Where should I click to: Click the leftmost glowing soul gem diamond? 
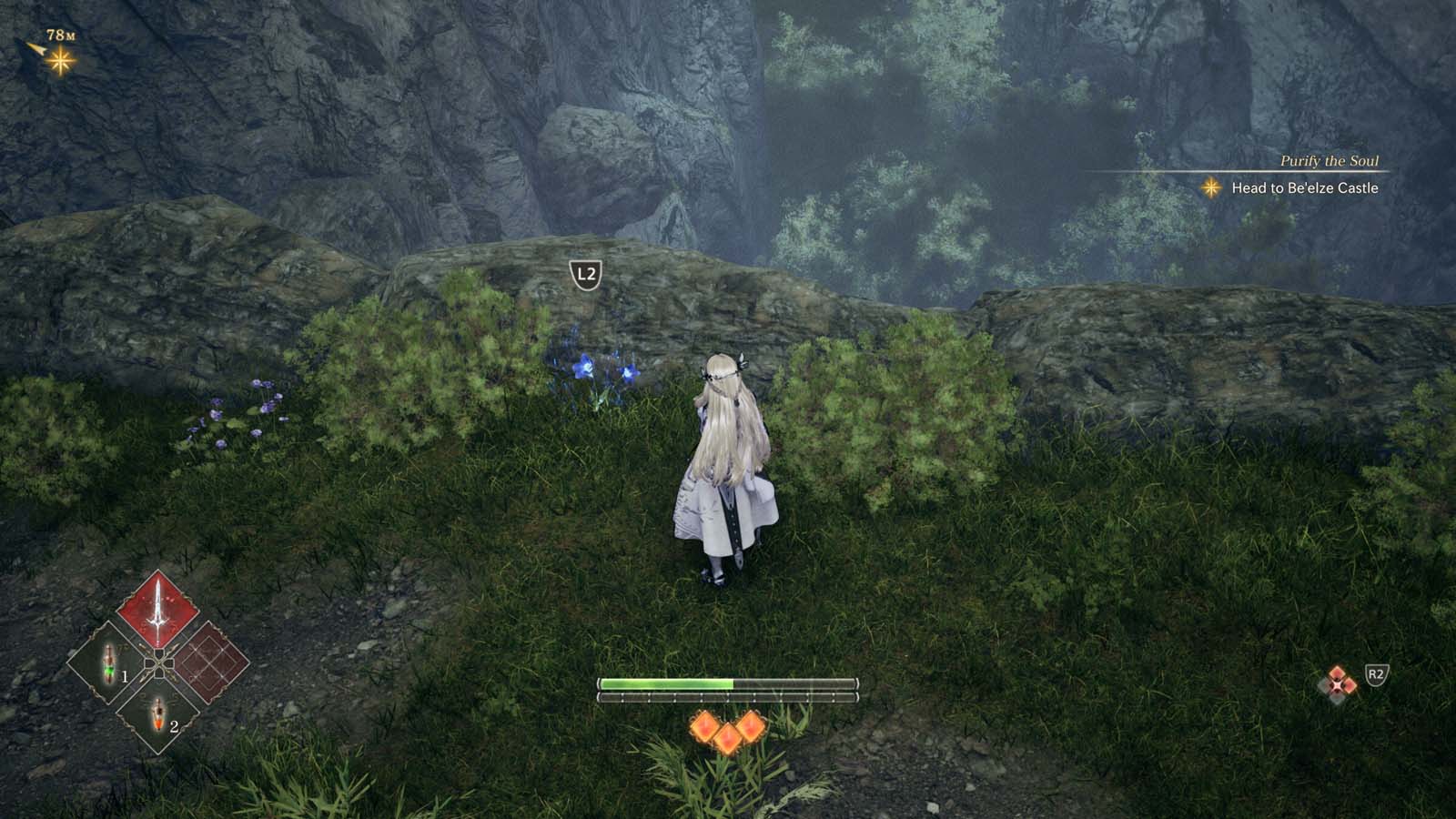point(703,727)
